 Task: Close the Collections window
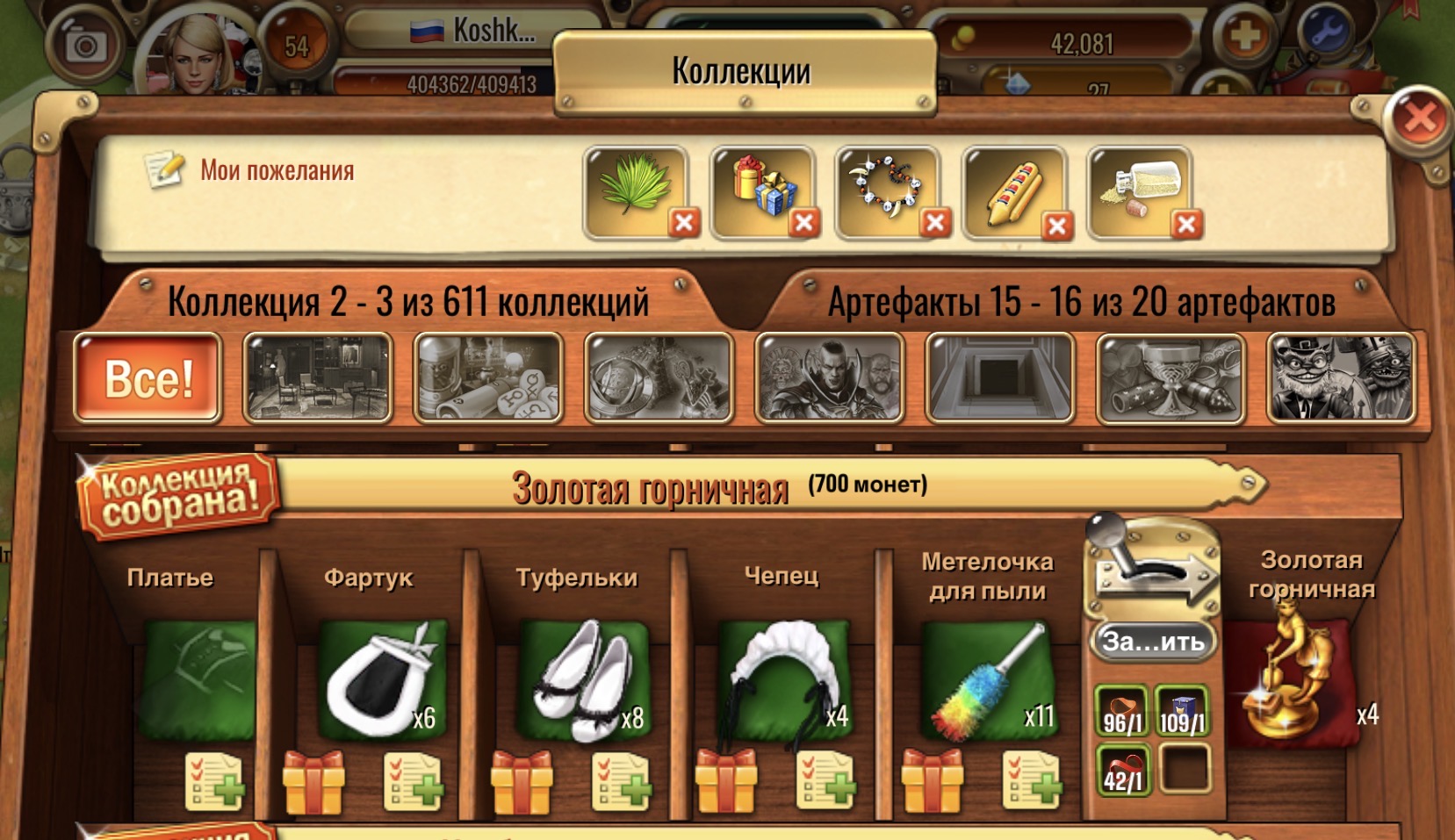(1419, 118)
